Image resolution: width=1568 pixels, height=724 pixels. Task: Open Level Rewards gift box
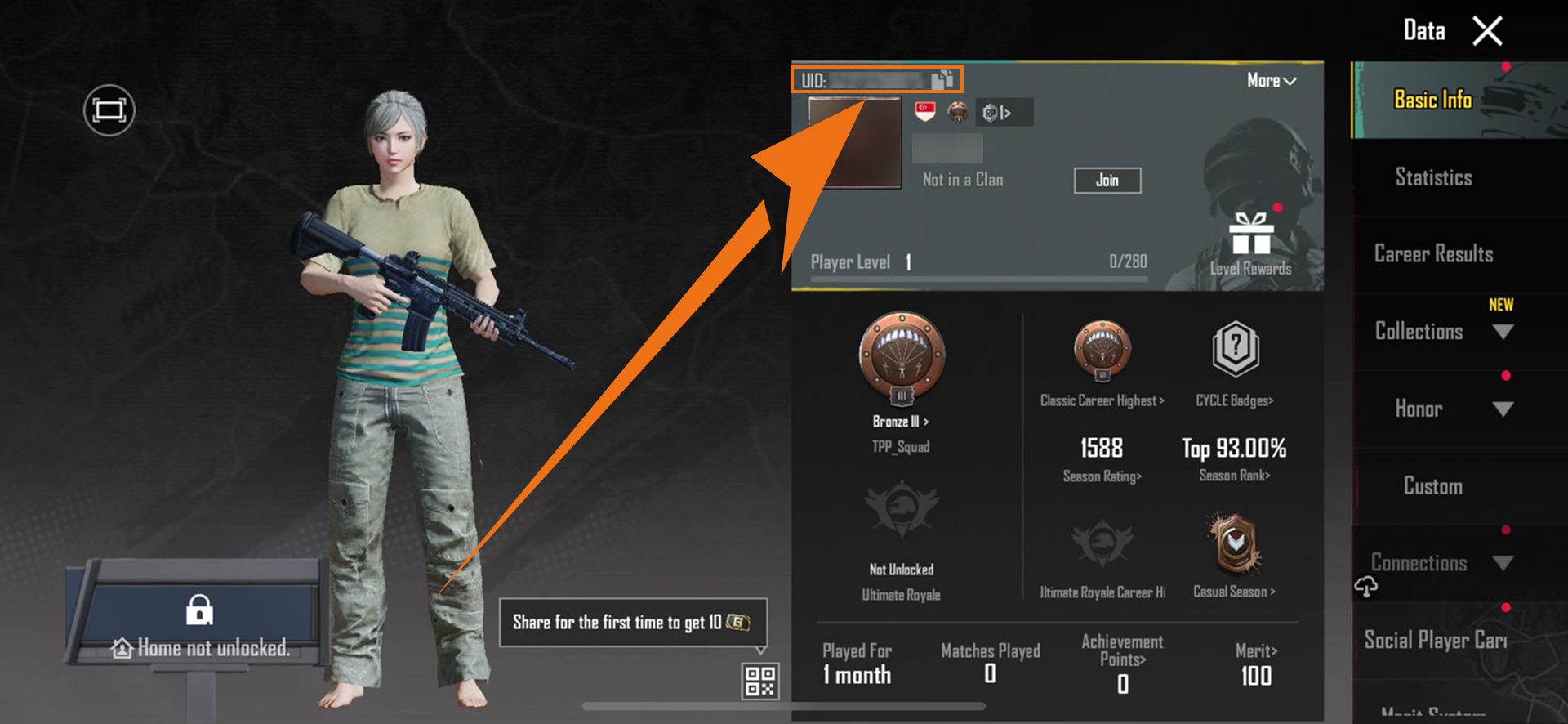point(1250,235)
